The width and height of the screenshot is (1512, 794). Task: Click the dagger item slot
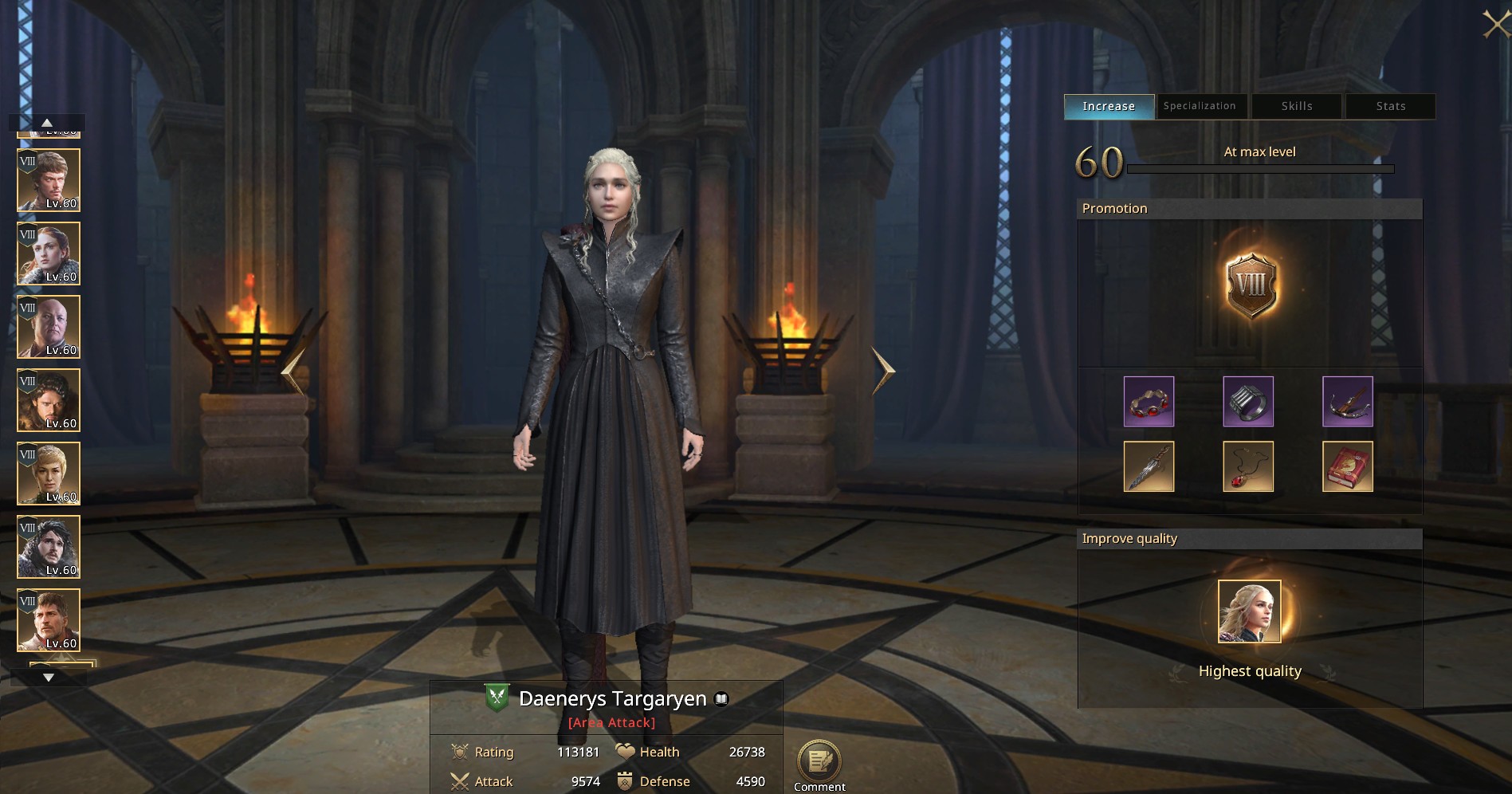pyautogui.click(x=1149, y=466)
